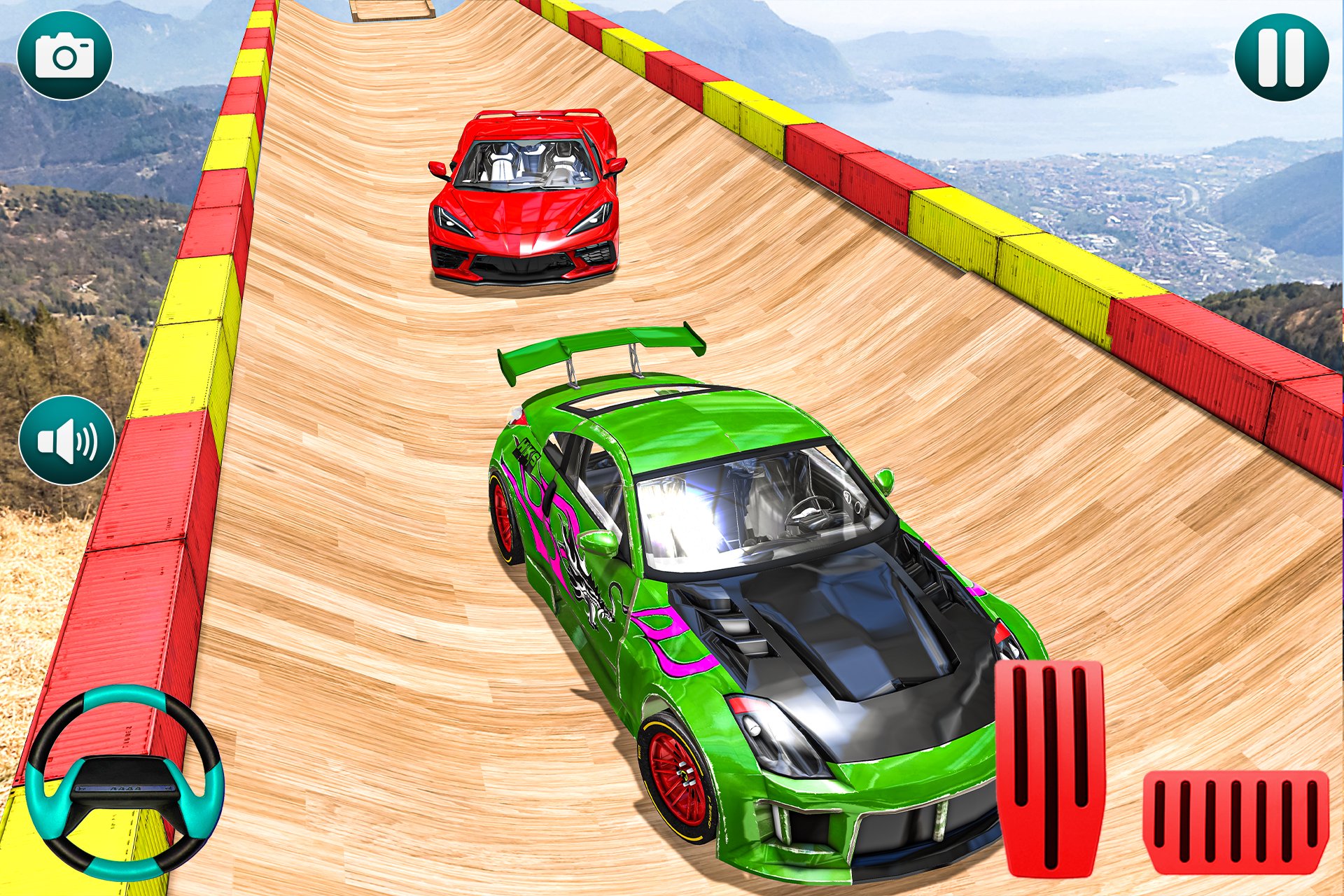Hit the tall red accelerator pedal
This screenshot has height=896, width=1344.
point(1049,766)
